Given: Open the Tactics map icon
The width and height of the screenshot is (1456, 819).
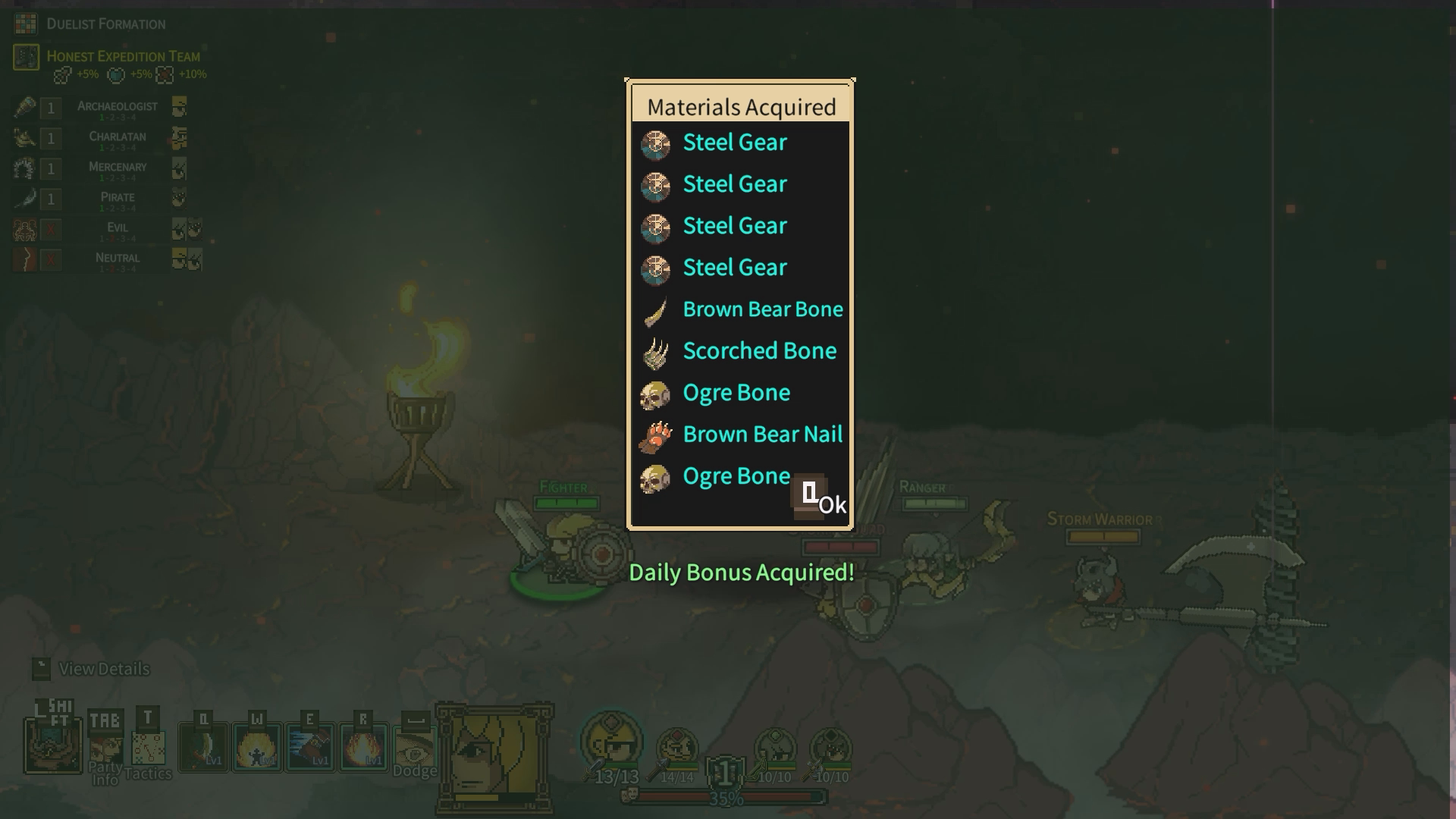Looking at the screenshot, I should 148,748.
